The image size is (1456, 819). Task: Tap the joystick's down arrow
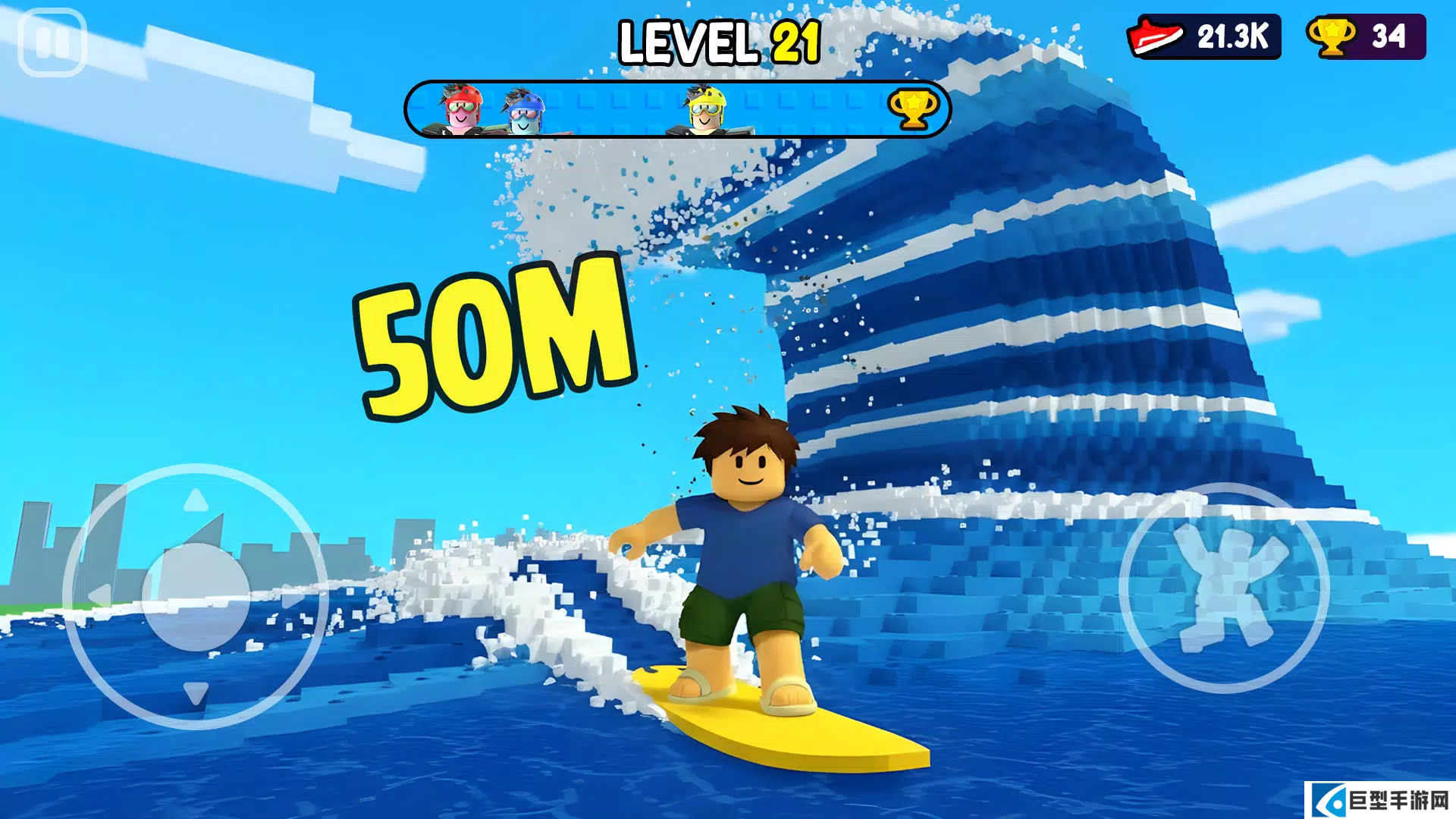point(196,692)
